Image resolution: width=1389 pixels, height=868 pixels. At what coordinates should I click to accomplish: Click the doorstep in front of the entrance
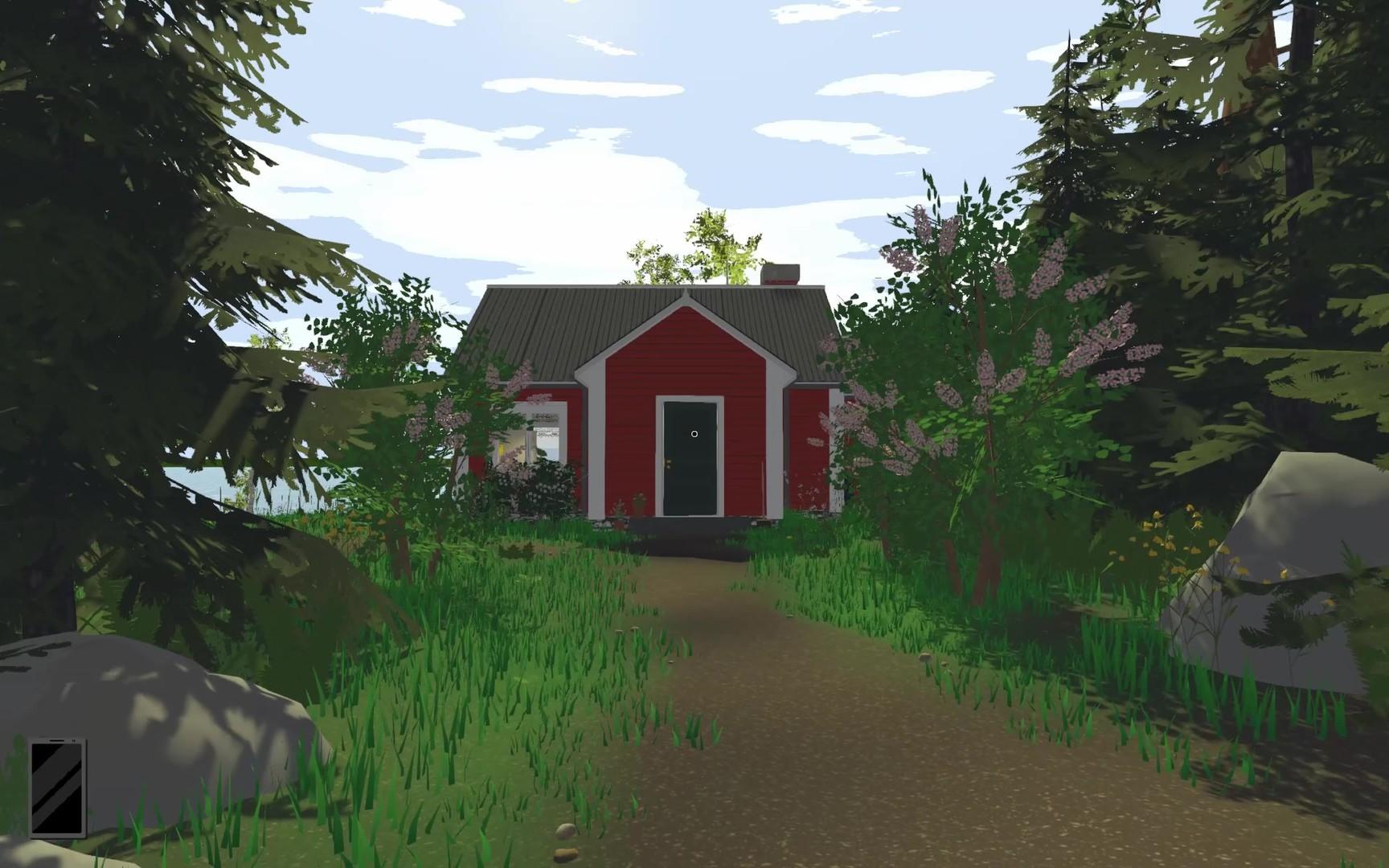[691, 526]
